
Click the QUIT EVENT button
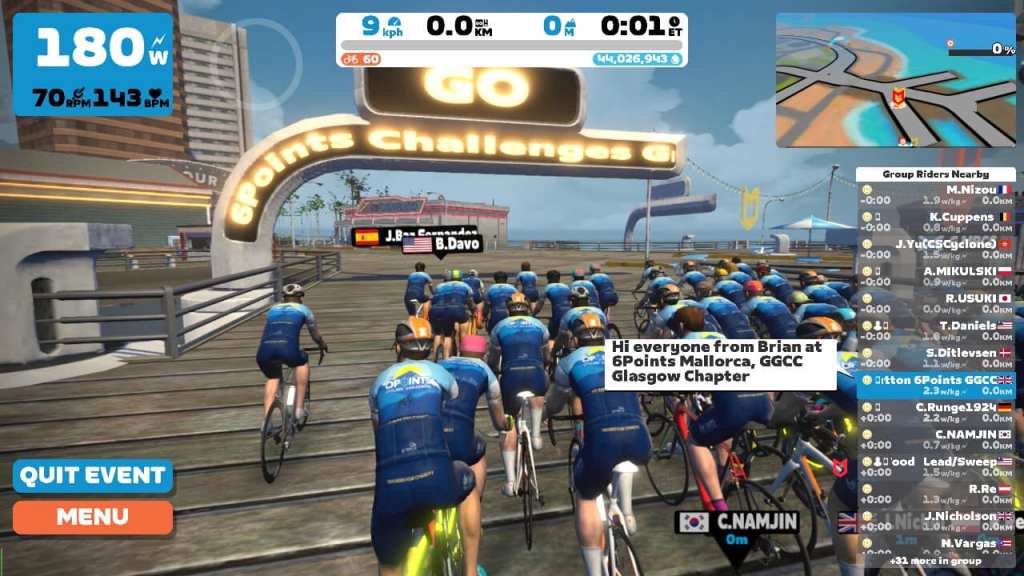coord(92,475)
